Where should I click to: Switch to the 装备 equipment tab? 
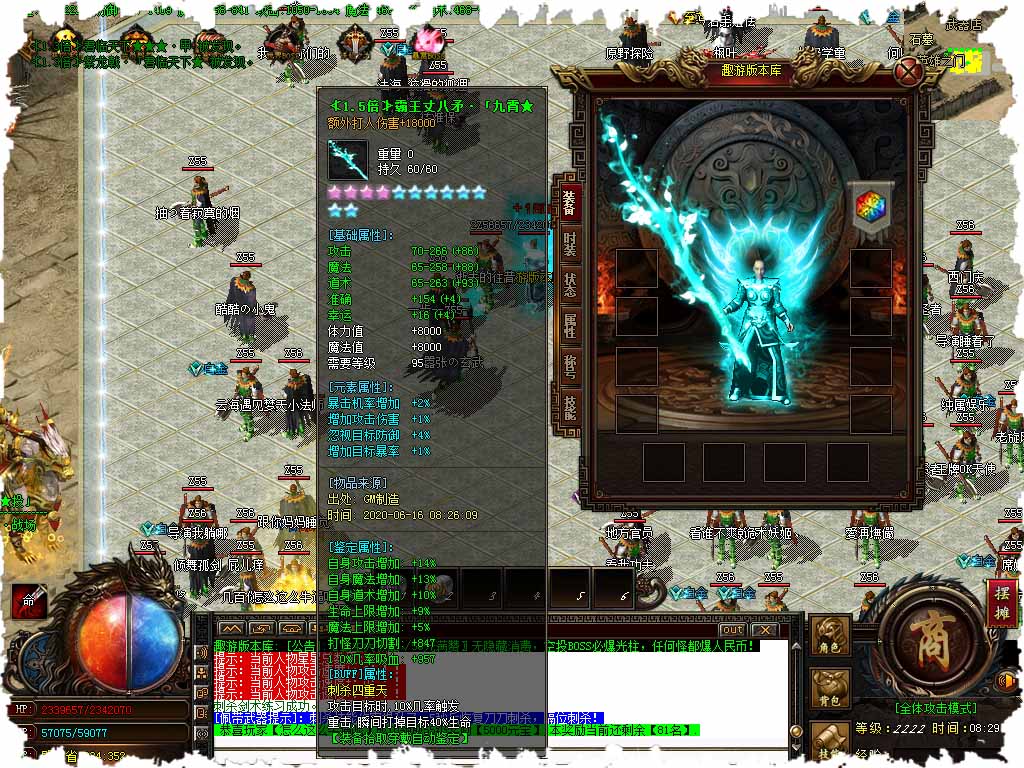[568, 204]
